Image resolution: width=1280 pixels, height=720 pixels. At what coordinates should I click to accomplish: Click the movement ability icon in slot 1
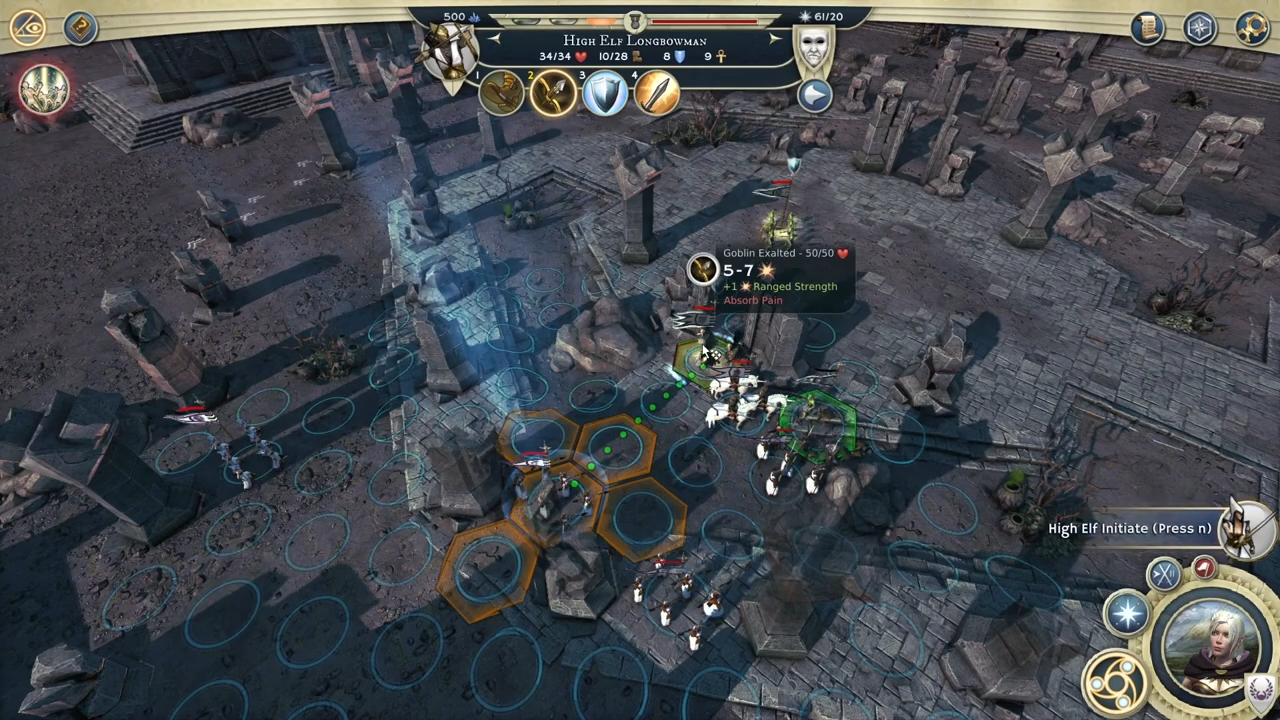(500, 93)
